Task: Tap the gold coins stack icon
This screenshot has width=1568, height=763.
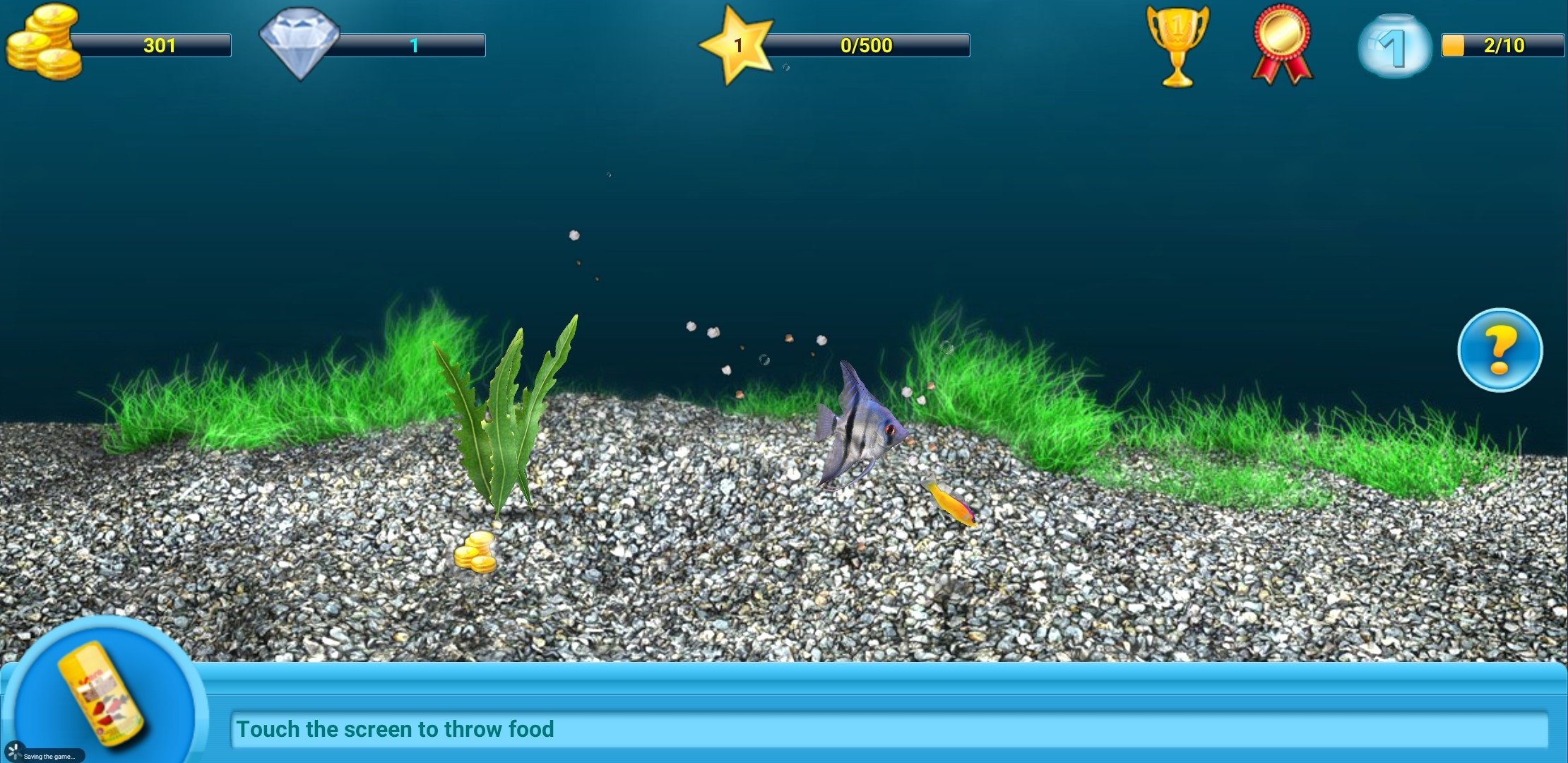Action: coord(44,42)
